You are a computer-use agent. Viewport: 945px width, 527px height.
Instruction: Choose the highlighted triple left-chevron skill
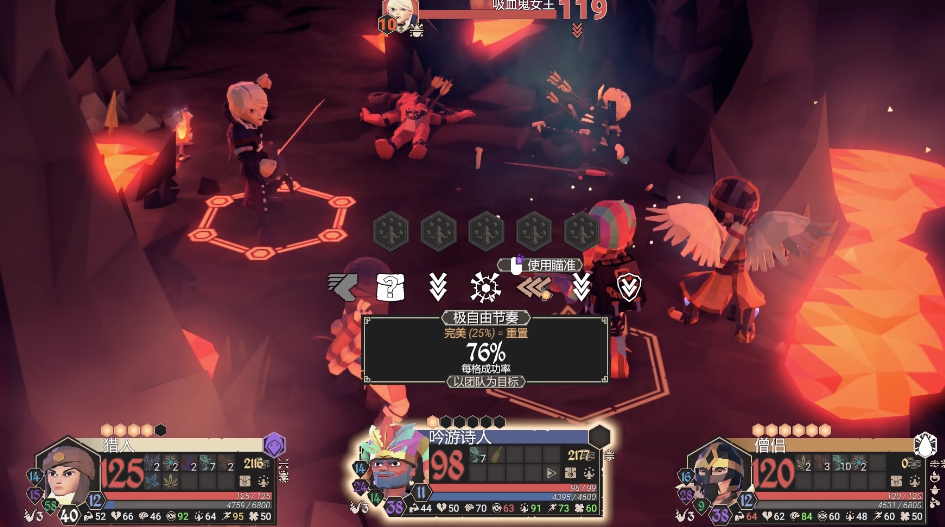(533, 288)
